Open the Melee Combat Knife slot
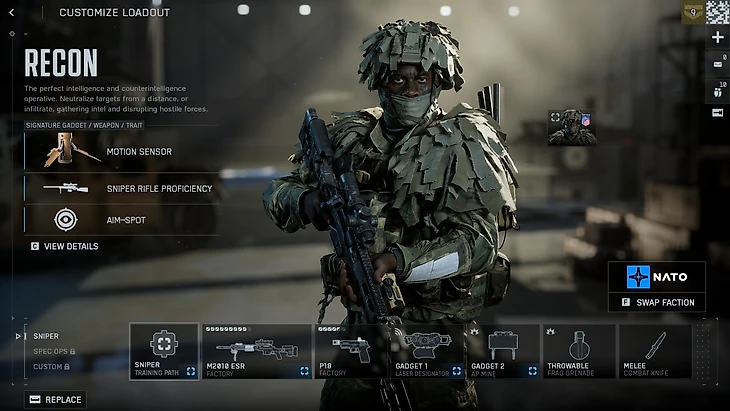 coord(655,351)
